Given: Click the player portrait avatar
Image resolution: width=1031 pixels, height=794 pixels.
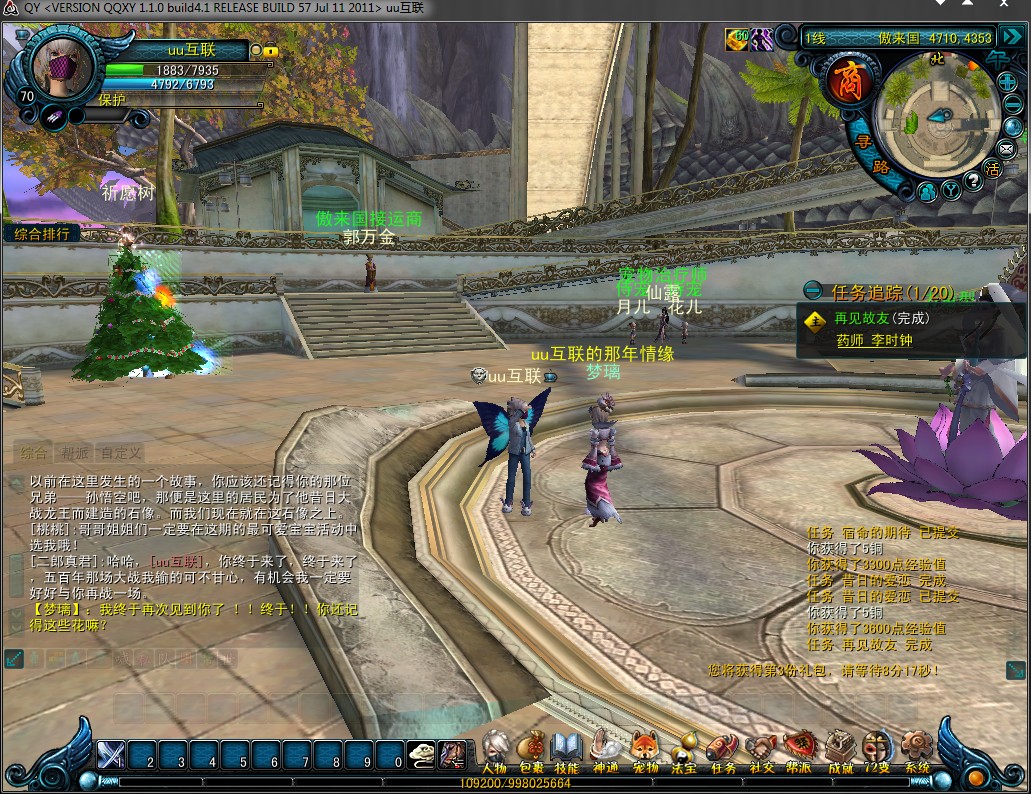Looking at the screenshot, I should [63, 64].
